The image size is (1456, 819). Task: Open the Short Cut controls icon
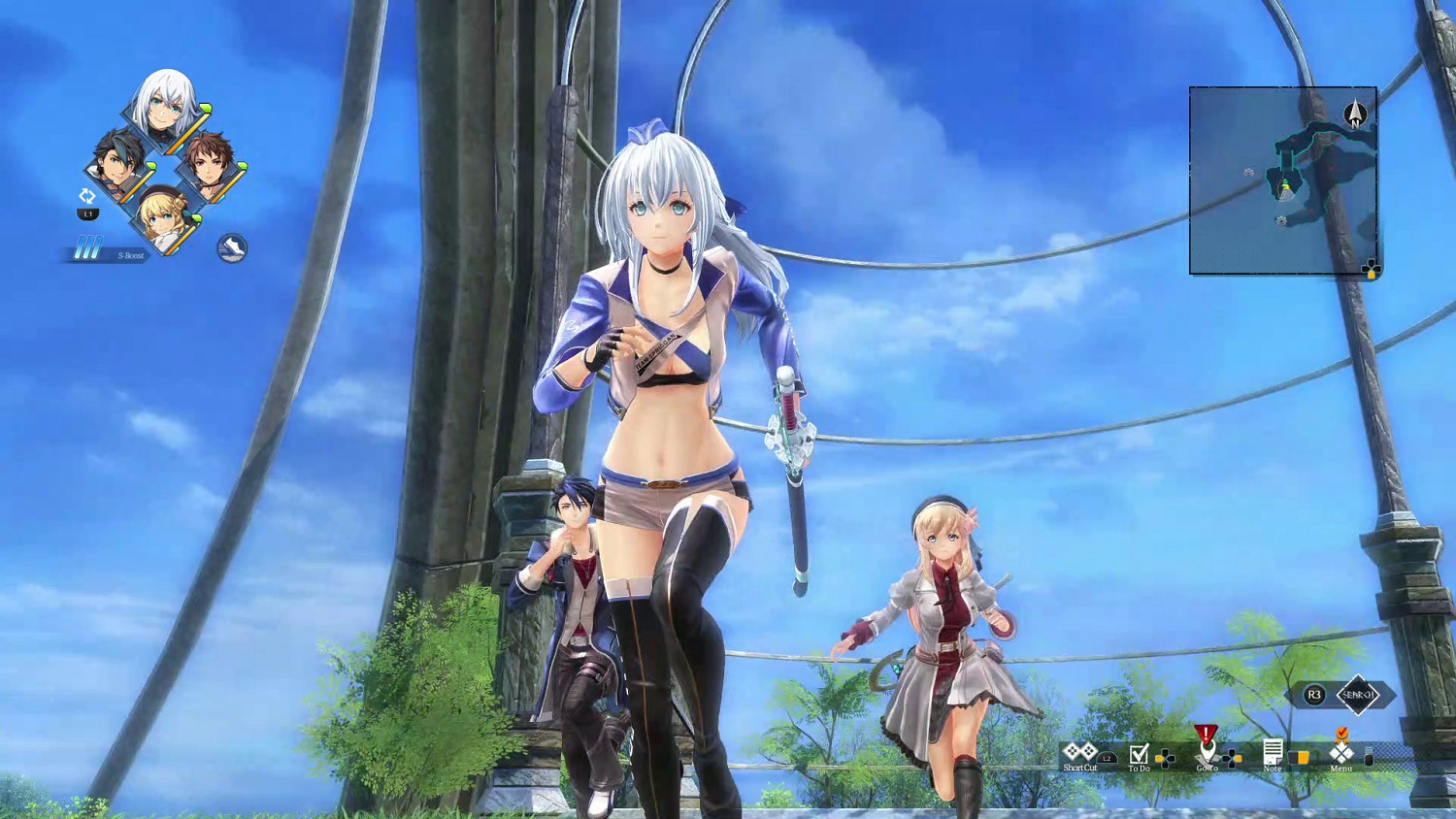(x=1078, y=752)
